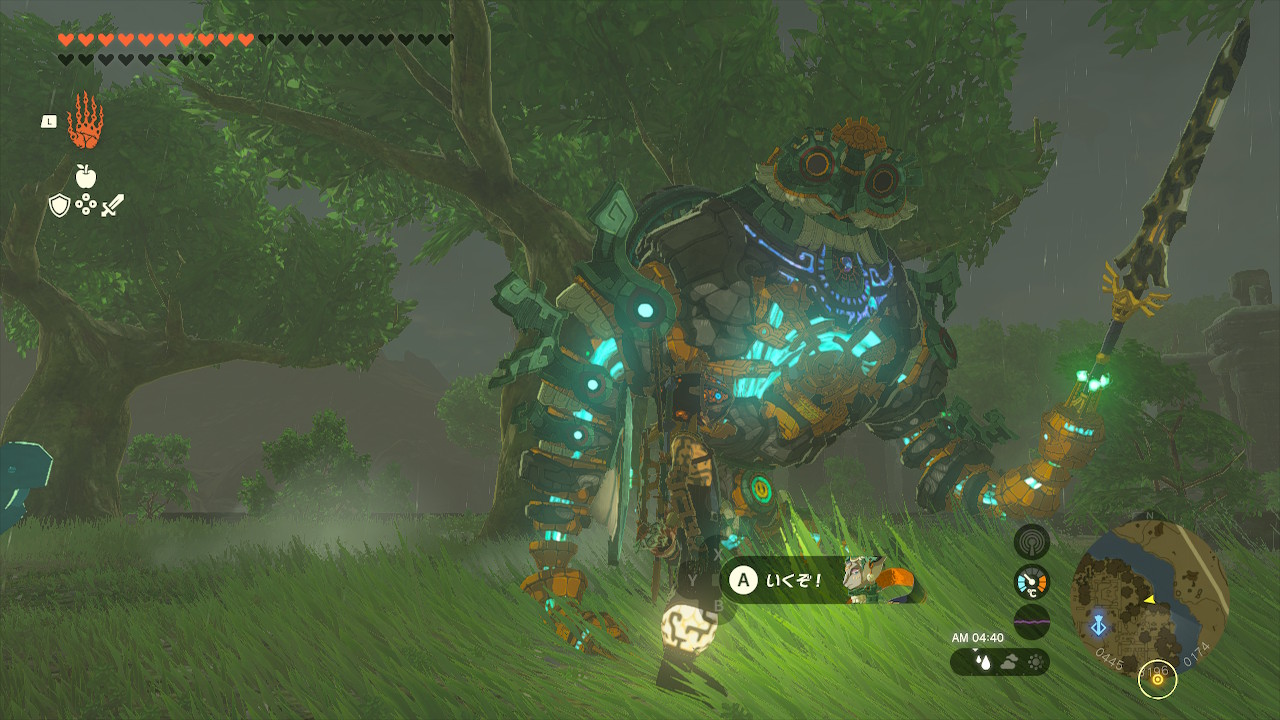Select the apple quick-item icon
Image resolution: width=1280 pixels, height=720 pixels.
pos(86,177)
